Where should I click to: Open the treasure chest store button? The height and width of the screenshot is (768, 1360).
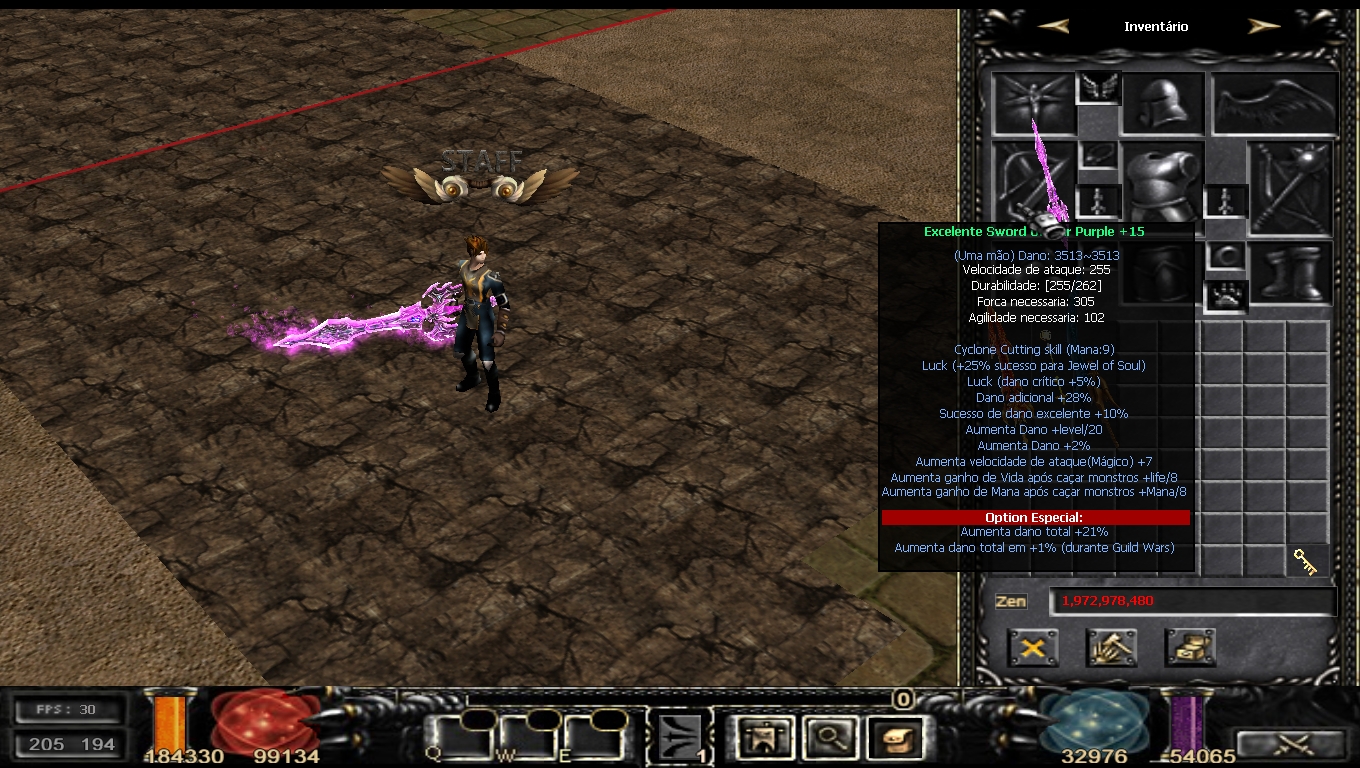point(1190,648)
